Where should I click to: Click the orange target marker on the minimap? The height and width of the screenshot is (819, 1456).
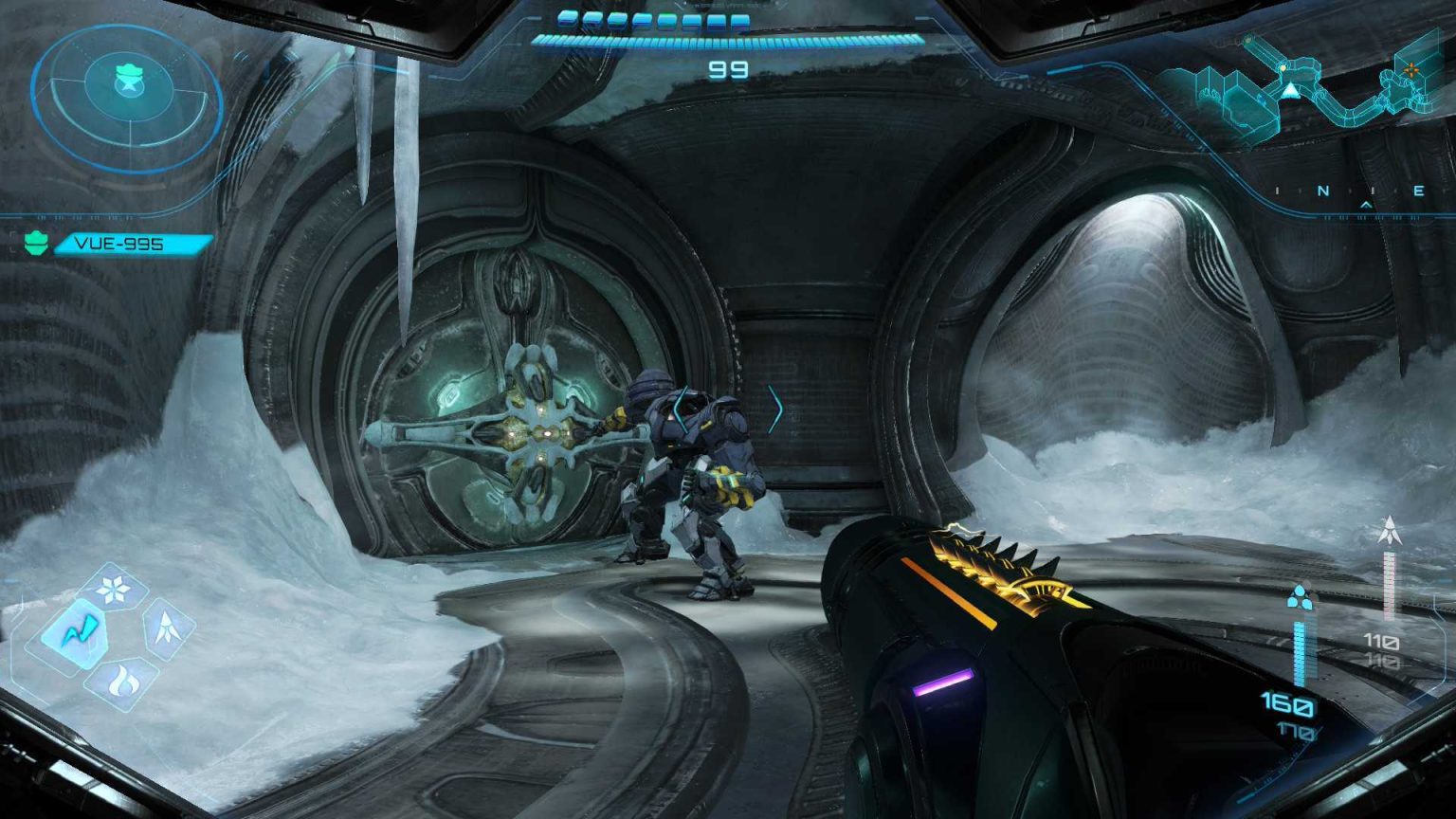[1410, 68]
